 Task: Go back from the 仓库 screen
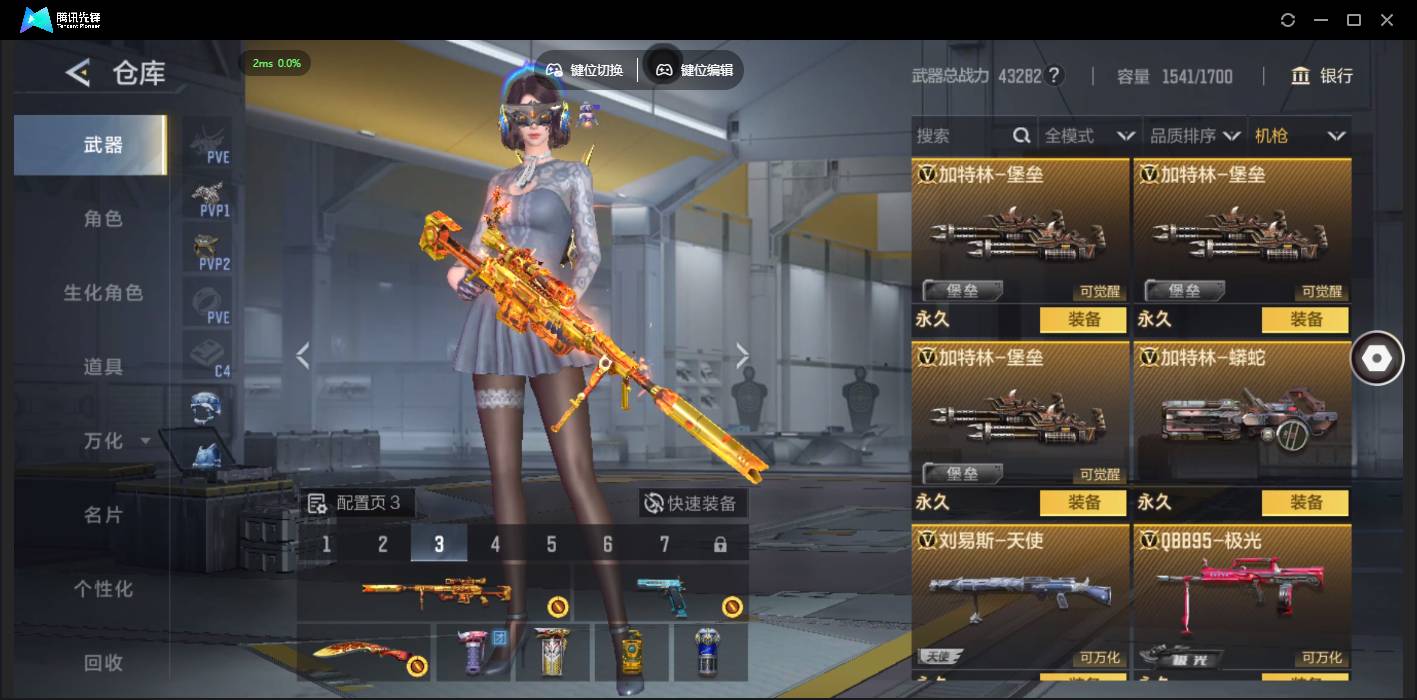[x=78, y=72]
